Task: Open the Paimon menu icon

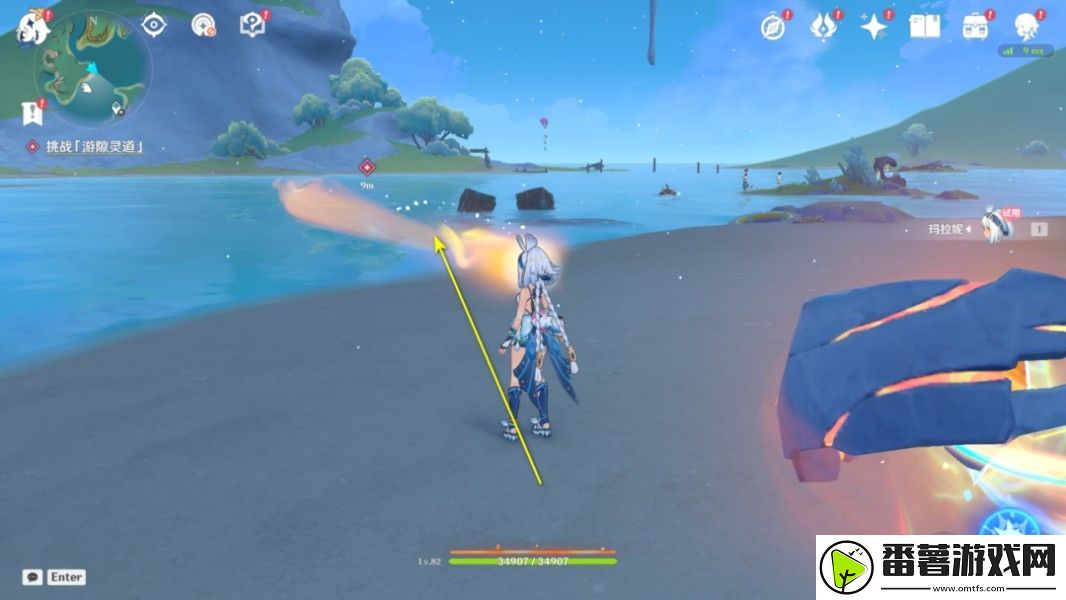Action: click(32, 27)
